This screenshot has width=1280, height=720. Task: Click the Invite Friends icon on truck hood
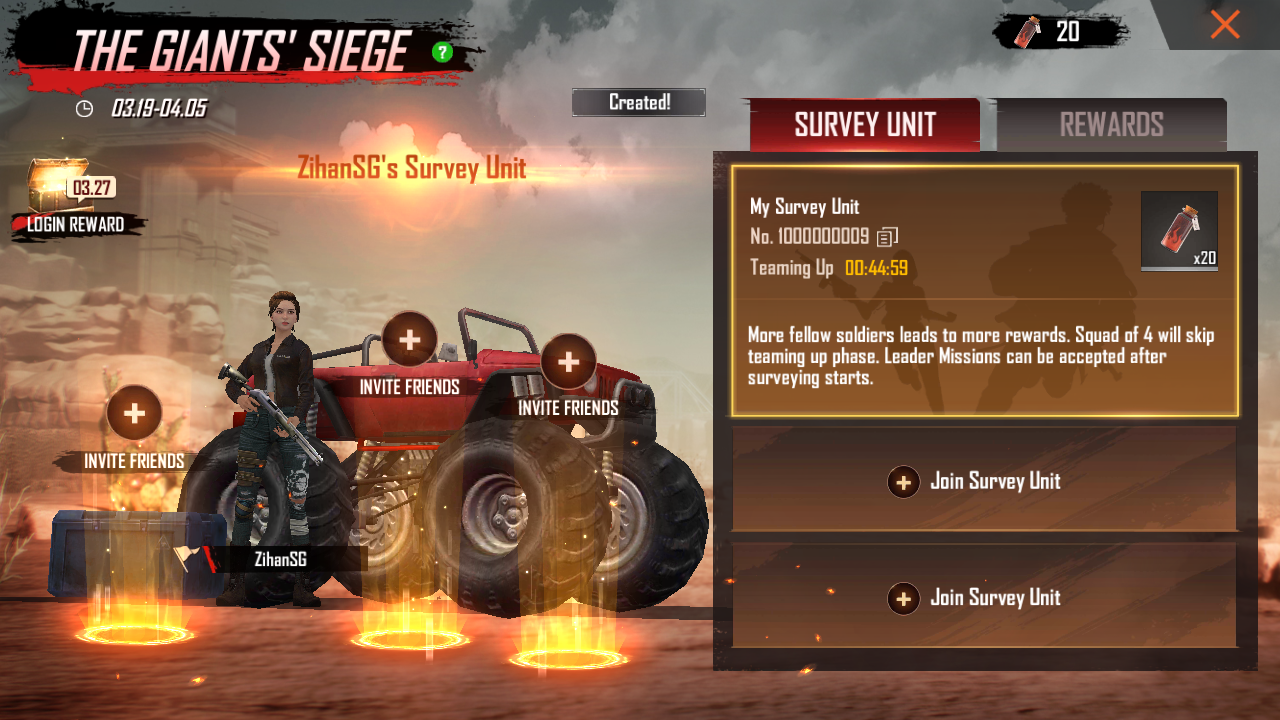[408, 340]
